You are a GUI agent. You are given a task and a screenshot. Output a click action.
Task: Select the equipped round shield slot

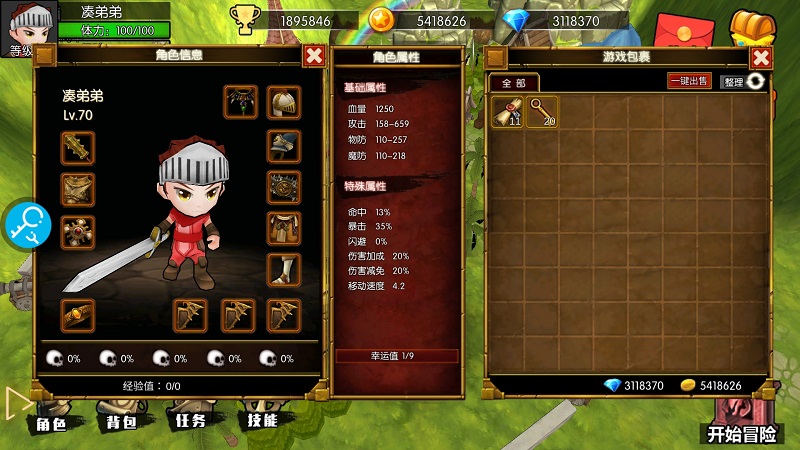284,187
